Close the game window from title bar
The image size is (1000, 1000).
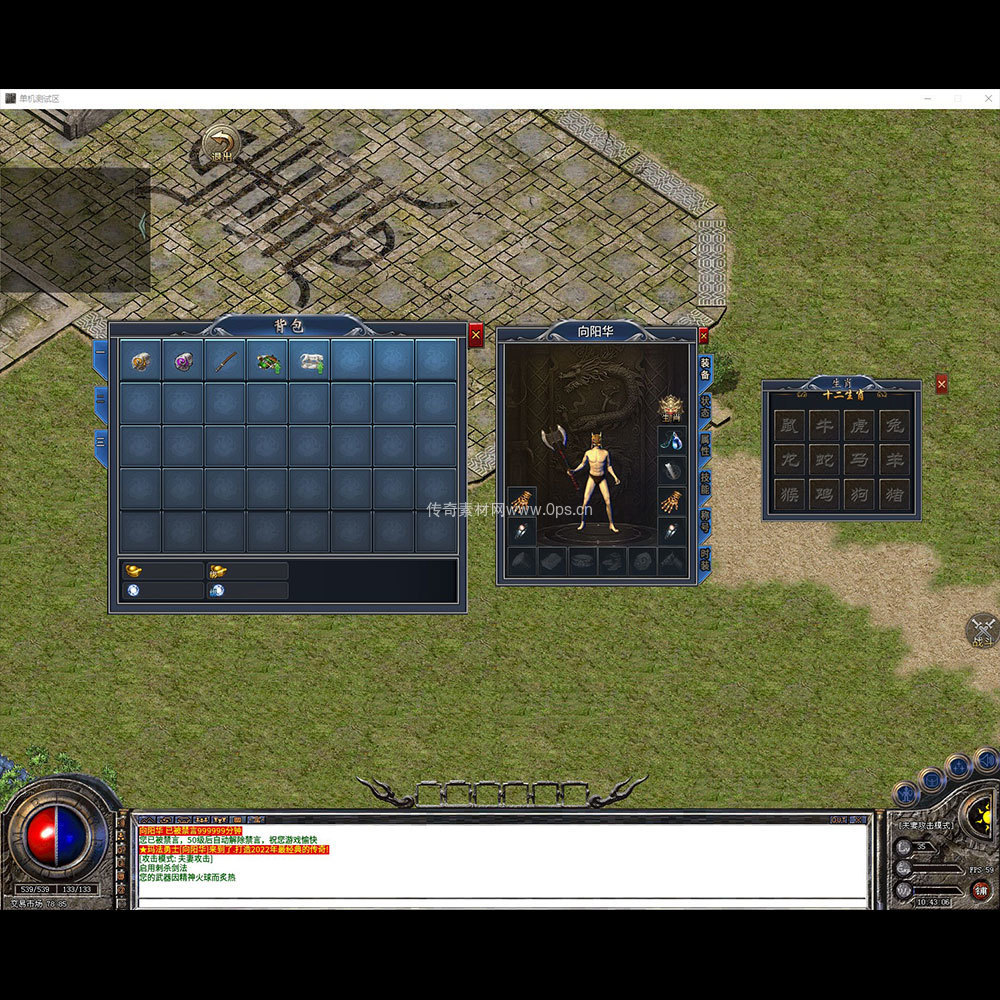coord(985,99)
